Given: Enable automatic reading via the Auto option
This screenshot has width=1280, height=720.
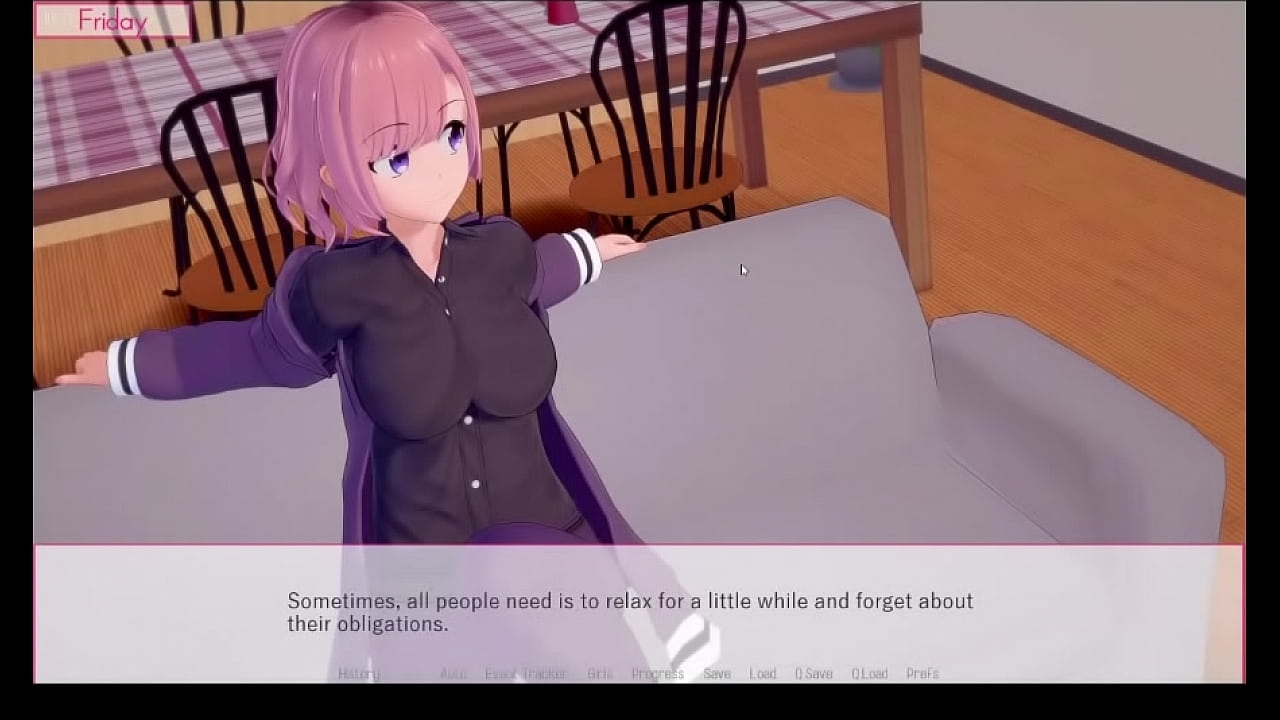Looking at the screenshot, I should coord(452,673).
